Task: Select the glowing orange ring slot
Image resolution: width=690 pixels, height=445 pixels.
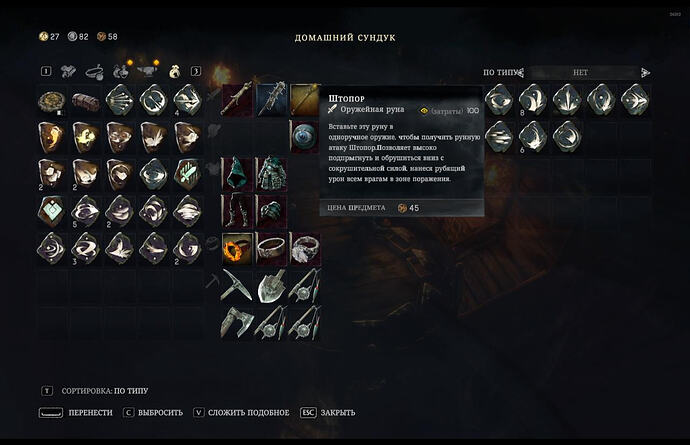Action: (237, 247)
